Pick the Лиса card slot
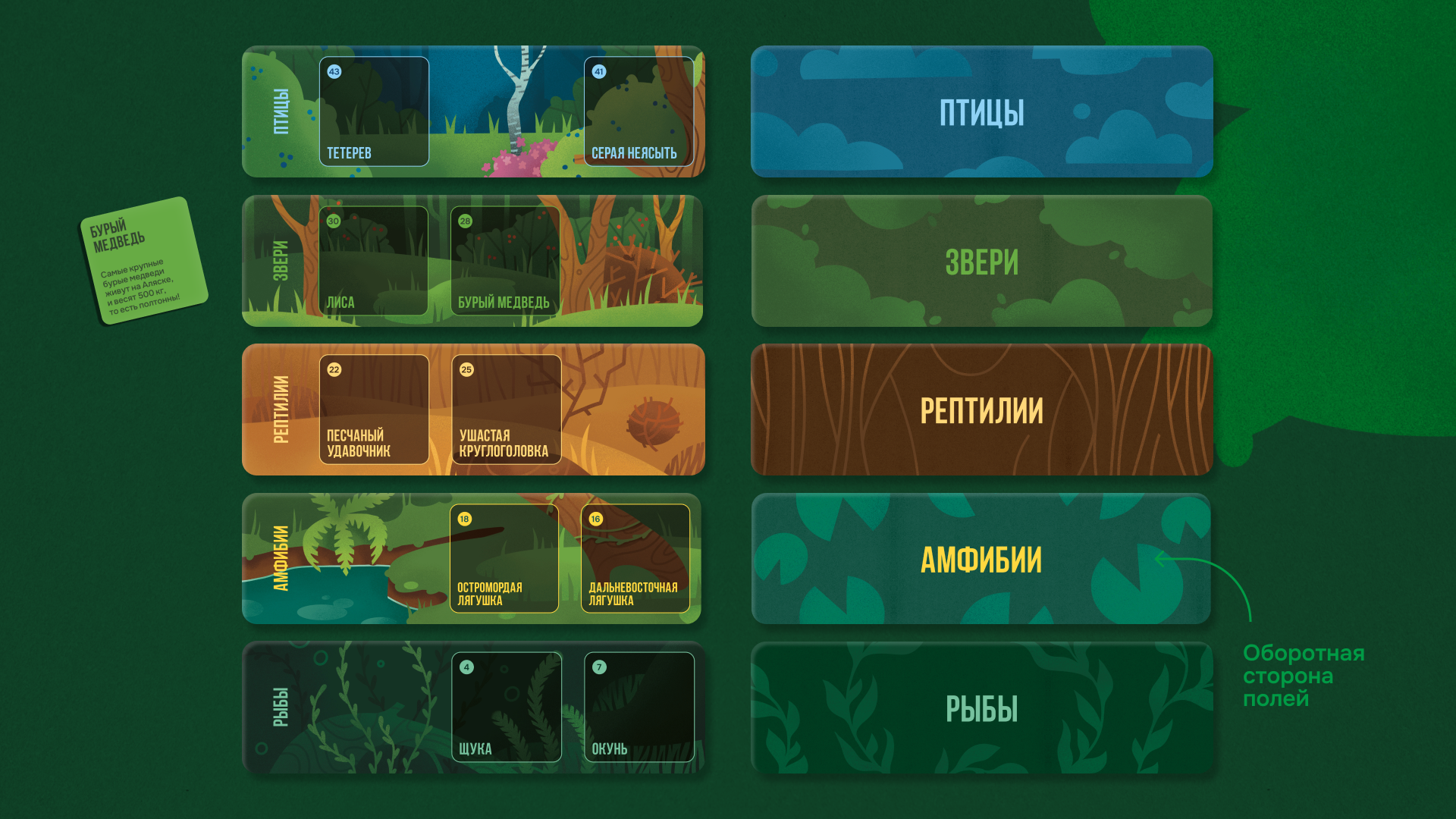The height and width of the screenshot is (819, 1456). (374, 261)
